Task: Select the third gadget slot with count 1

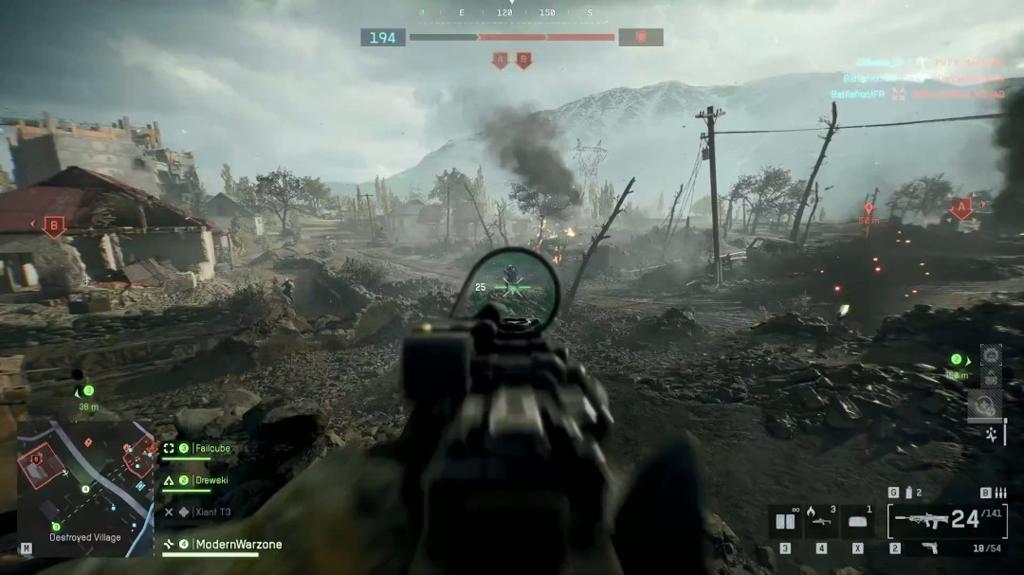Action: pyautogui.click(x=858, y=521)
